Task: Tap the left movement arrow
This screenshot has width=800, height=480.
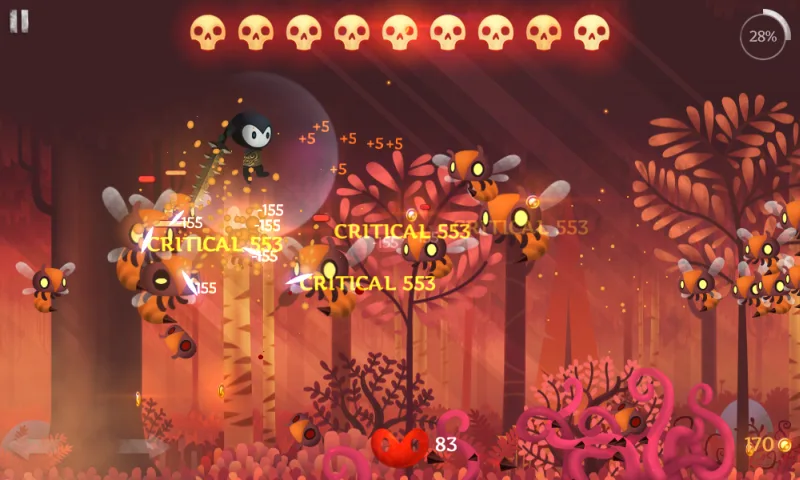Action: pyautogui.click(x=32, y=440)
